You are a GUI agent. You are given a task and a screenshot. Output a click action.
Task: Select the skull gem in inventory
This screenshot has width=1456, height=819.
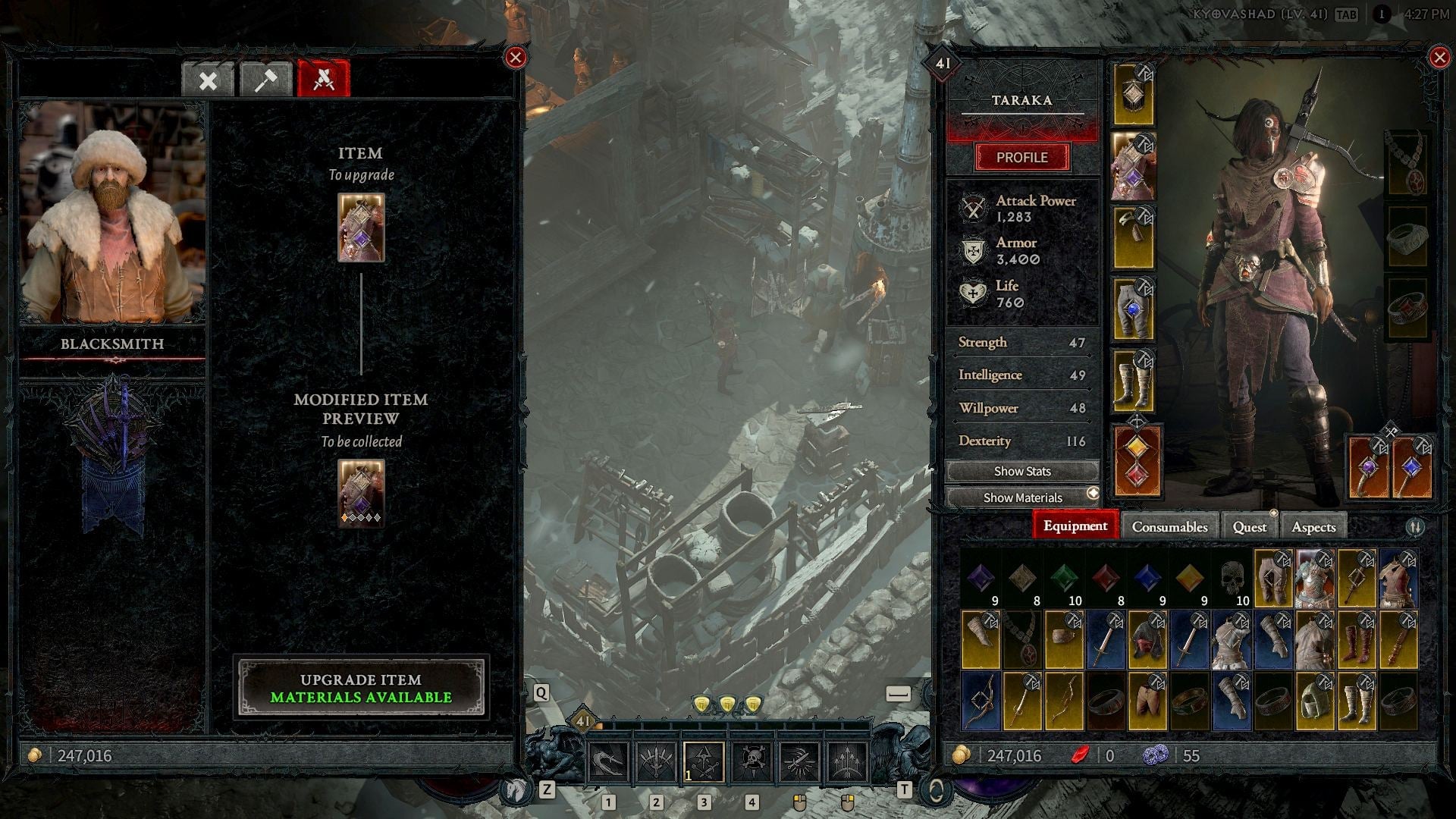point(1232,579)
